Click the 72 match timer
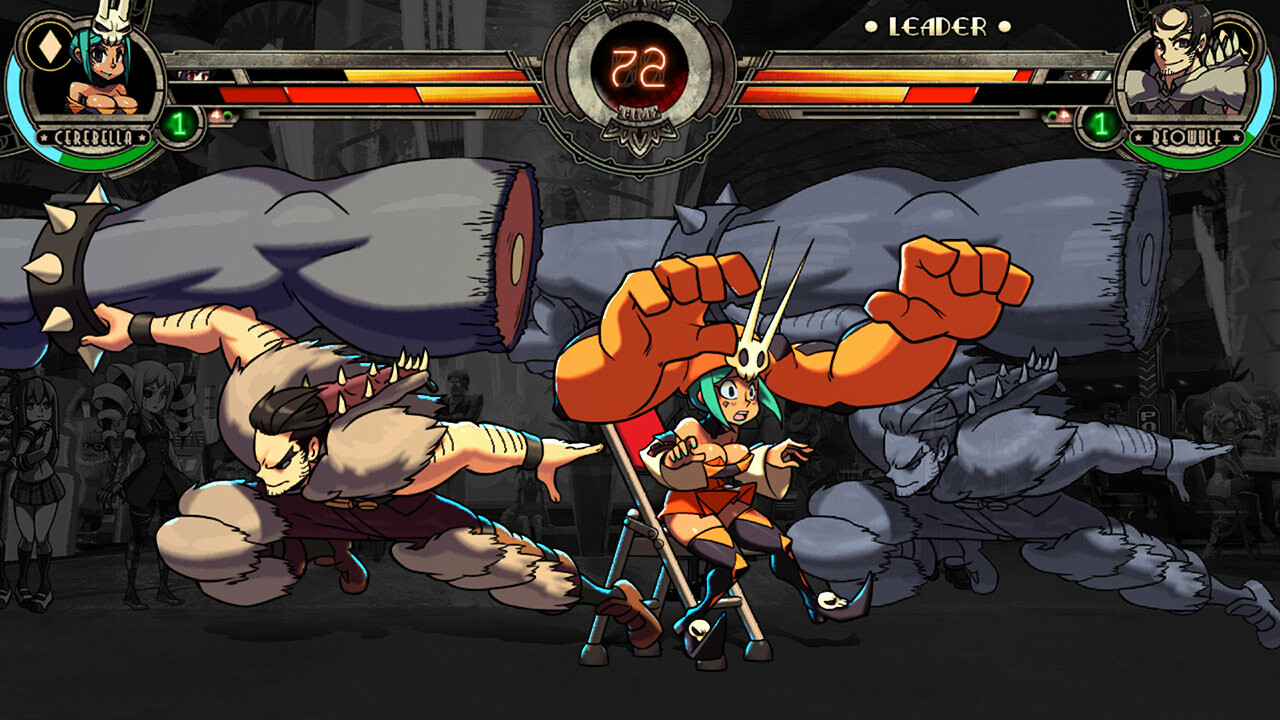The image size is (1280, 720). [640, 65]
